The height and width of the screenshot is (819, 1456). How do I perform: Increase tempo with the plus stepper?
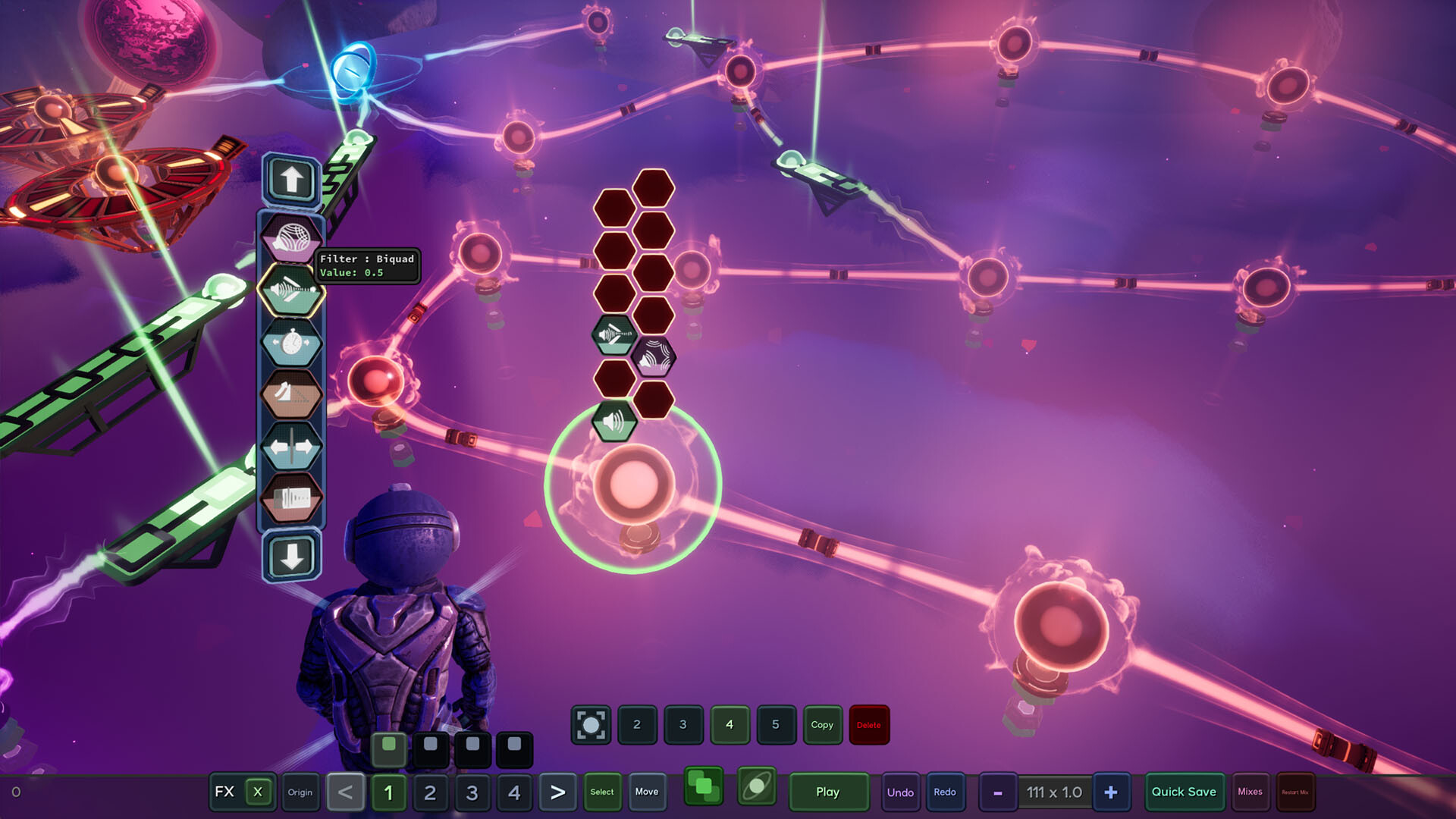(x=1111, y=792)
